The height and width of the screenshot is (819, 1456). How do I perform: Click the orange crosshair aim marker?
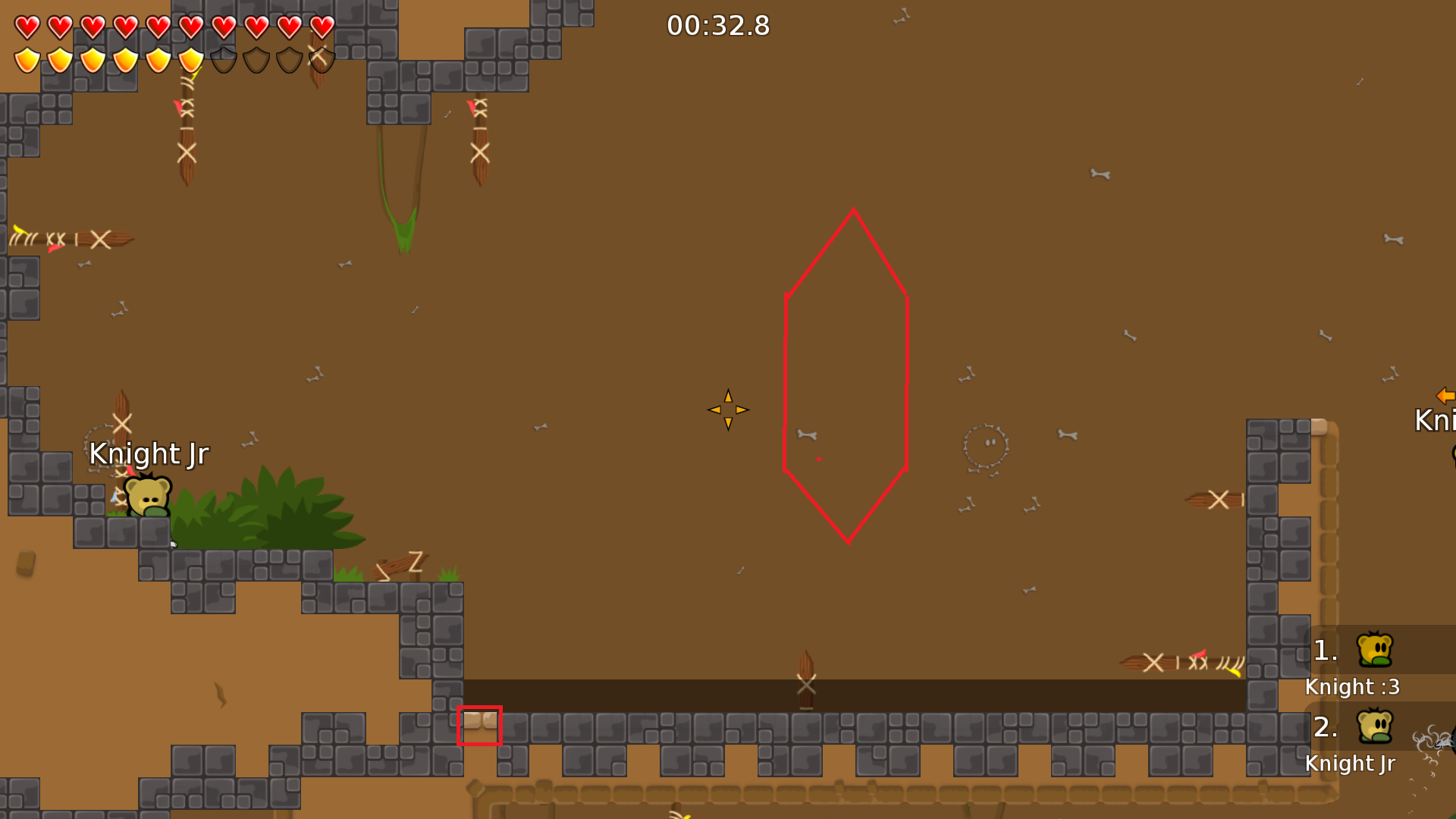(x=727, y=409)
